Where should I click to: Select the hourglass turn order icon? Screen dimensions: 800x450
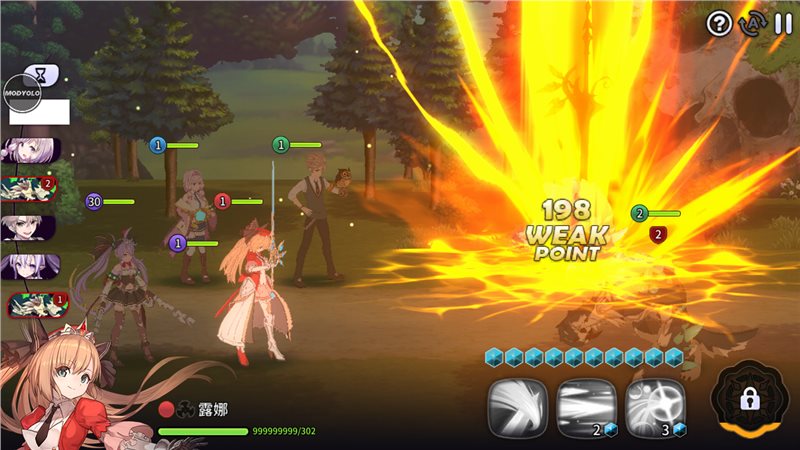point(41,73)
